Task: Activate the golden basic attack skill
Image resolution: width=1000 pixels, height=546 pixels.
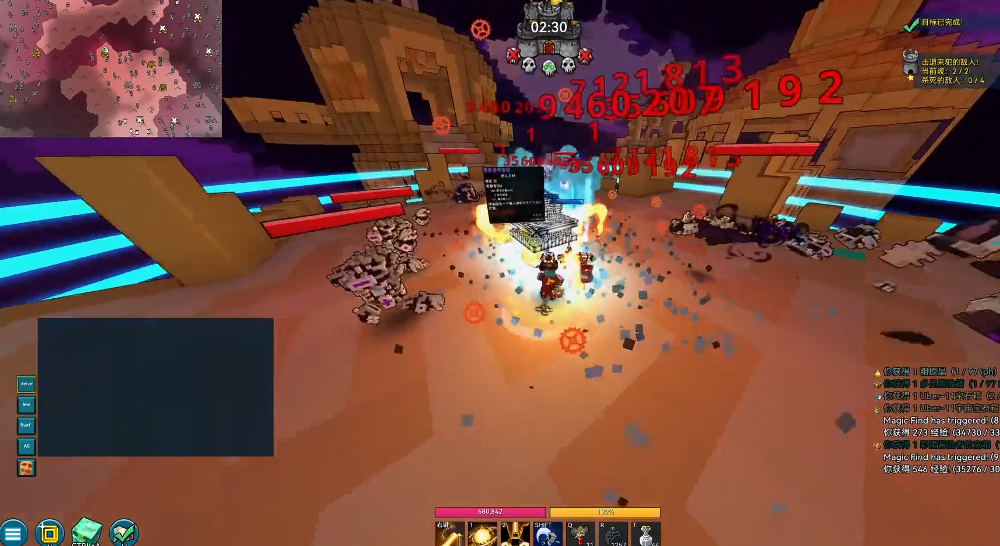Action: click(450, 535)
